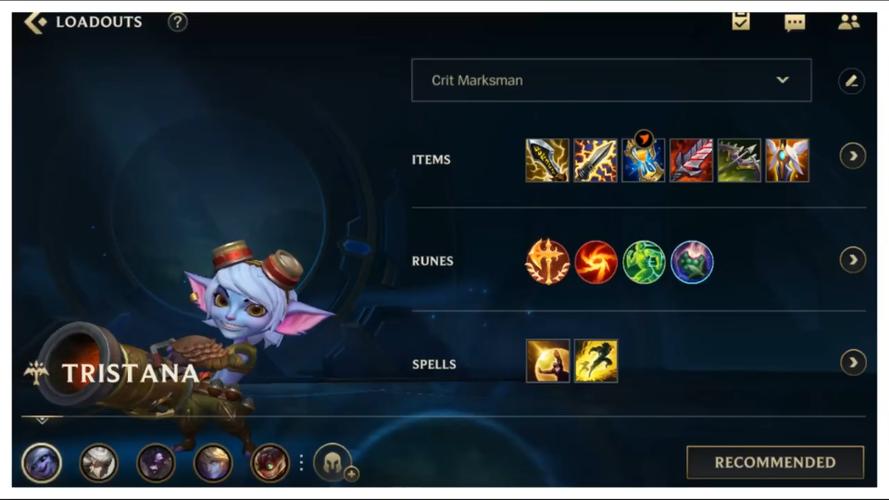Screen dimensions: 889x500
Task: Open the question mark help button
Action: 178,22
